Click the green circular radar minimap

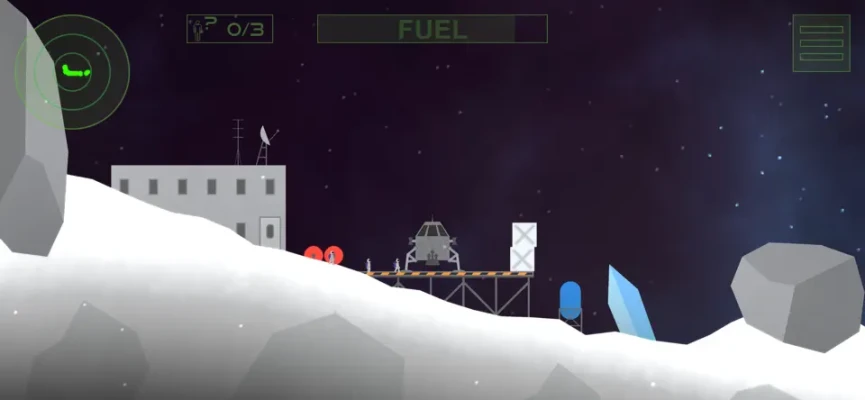tap(72, 71)
